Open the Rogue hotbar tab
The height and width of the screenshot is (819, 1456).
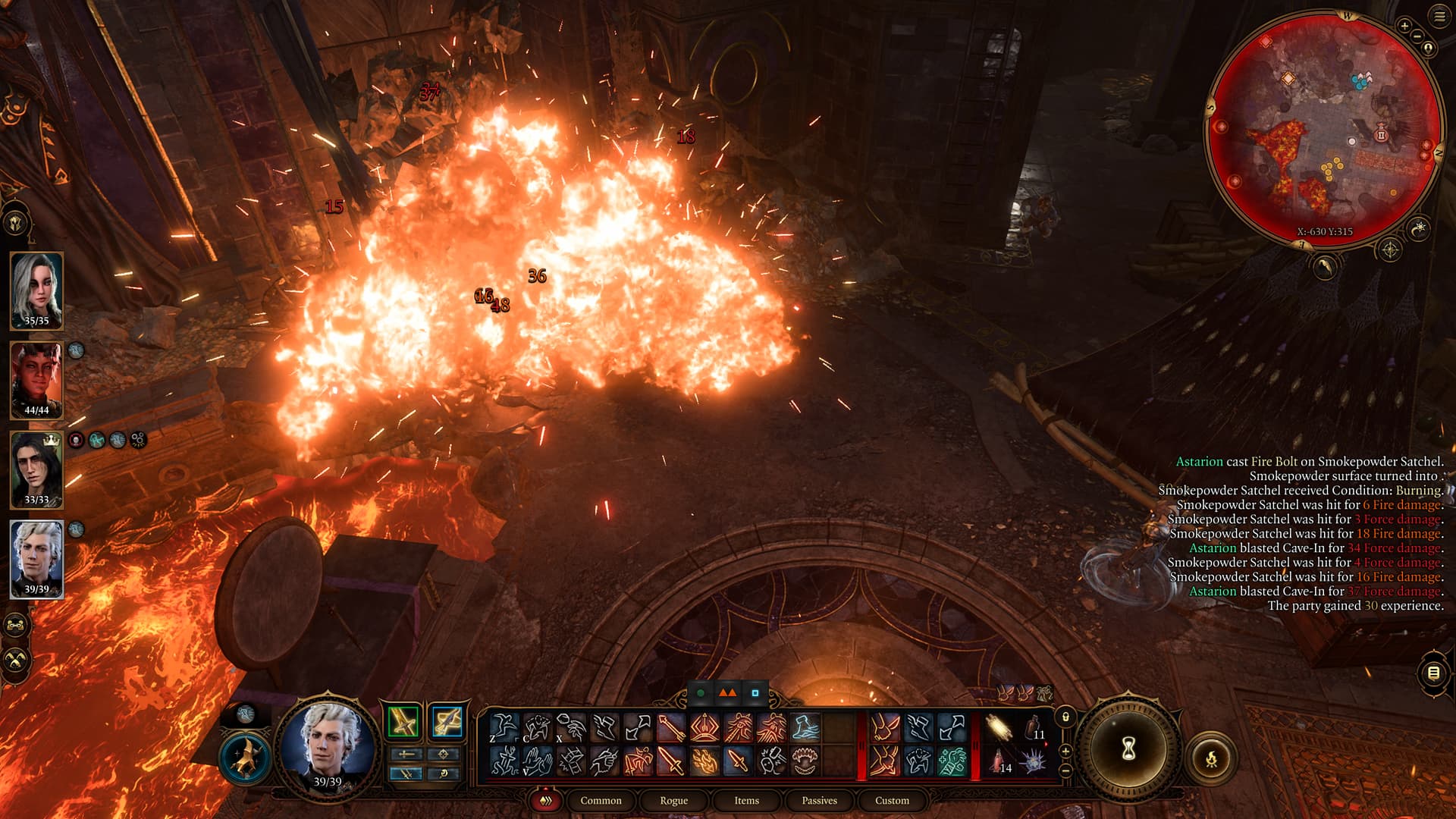tap(673, 800)
